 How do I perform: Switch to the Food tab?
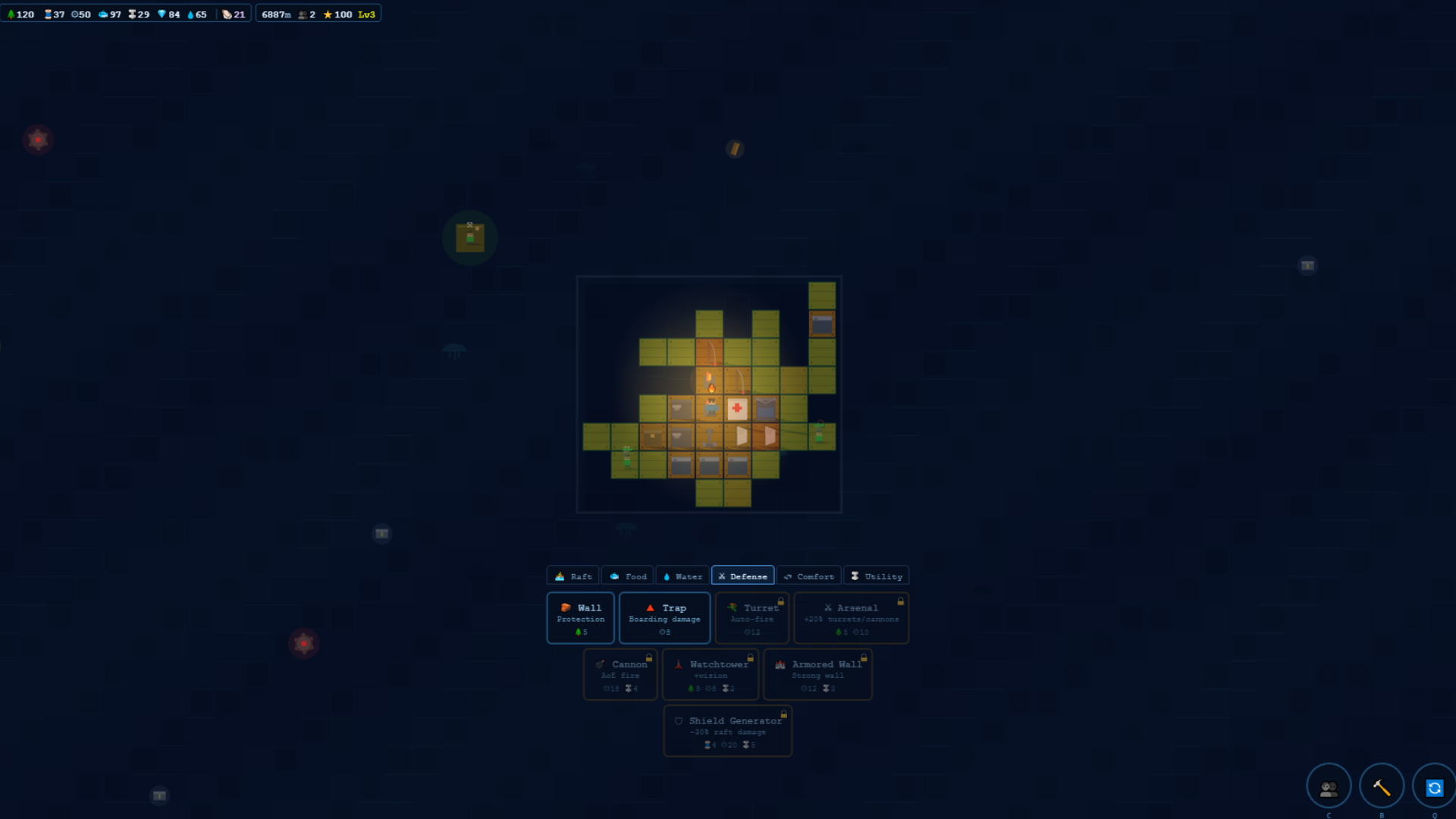pyautogui.click(x=627, y=576)
